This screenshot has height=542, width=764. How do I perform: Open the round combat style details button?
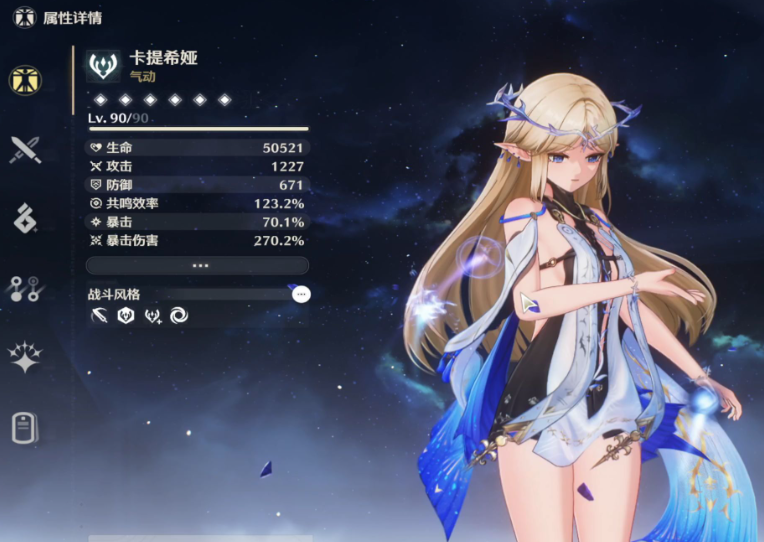[301, 294]
